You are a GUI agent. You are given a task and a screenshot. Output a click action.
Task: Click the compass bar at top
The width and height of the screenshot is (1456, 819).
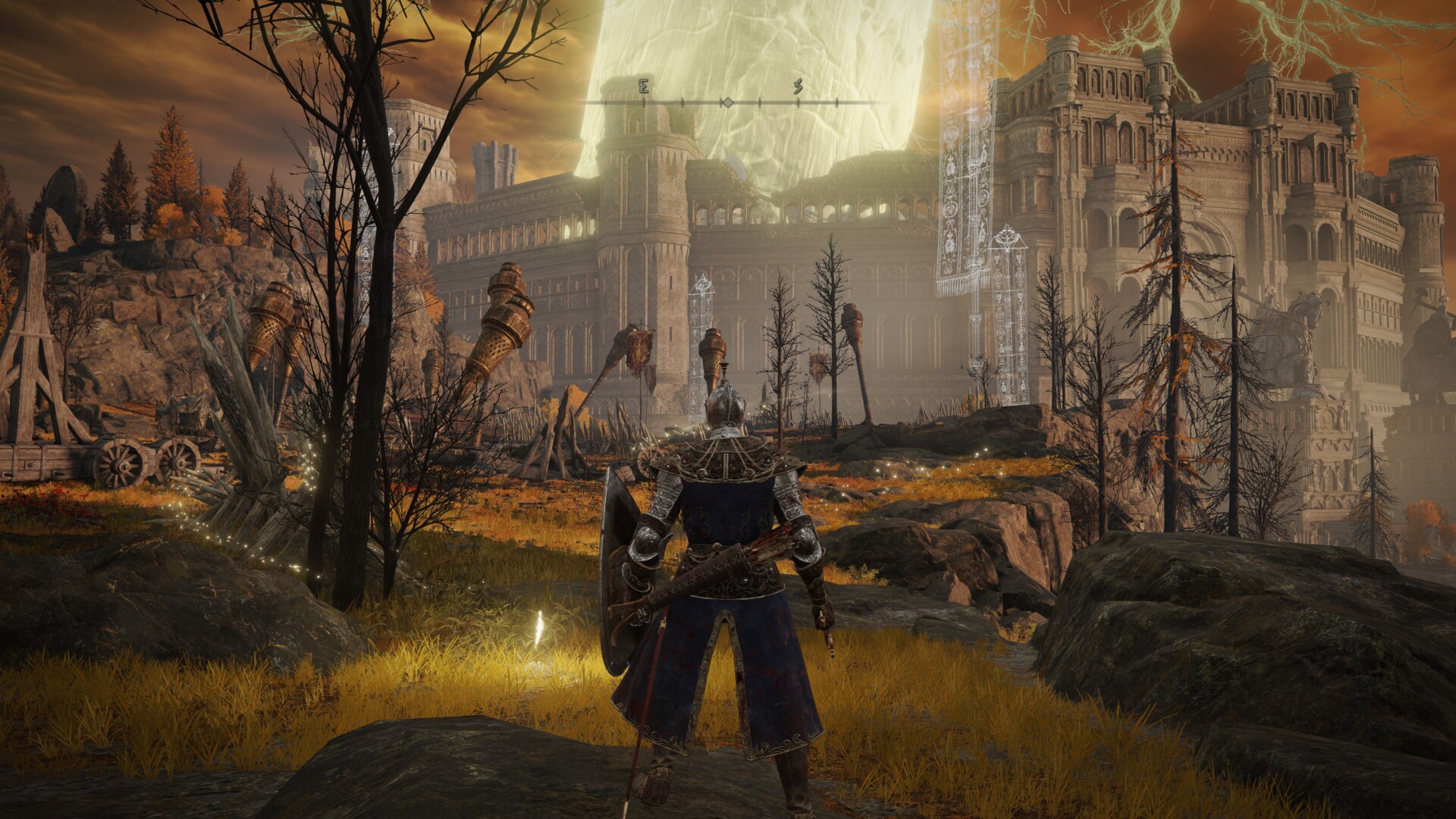(726, 101)
